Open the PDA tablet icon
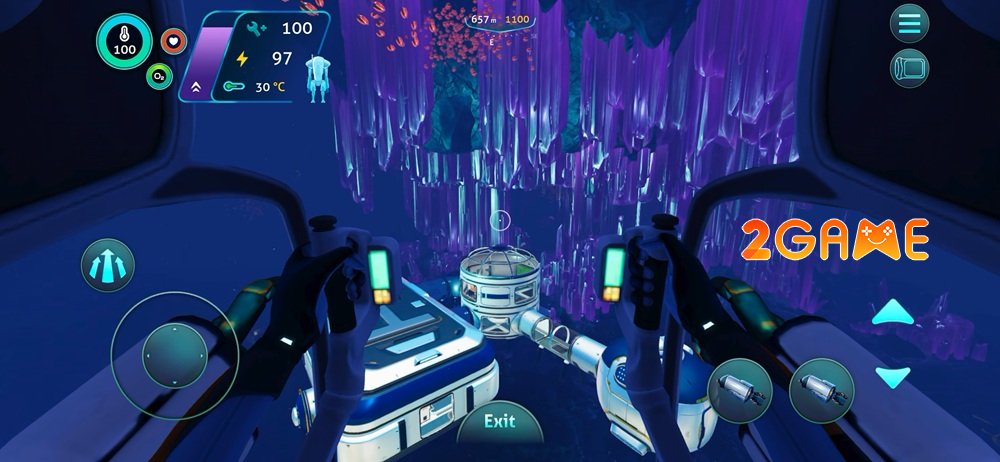Image resolution: width=1000 pixels, height=462 pixels. click(909, 68)
